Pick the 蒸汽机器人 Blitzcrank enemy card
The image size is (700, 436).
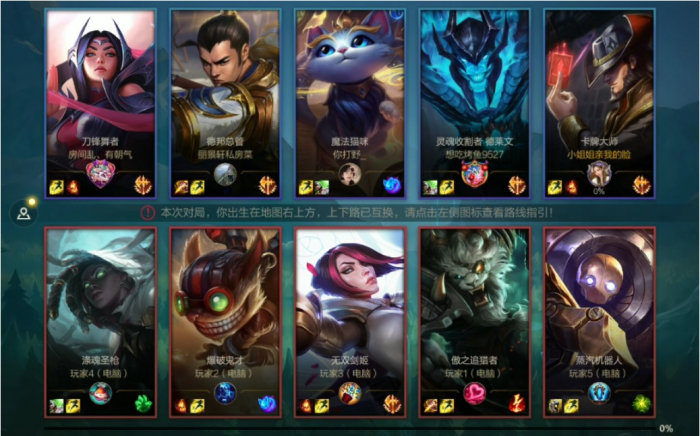click(599, 322)
